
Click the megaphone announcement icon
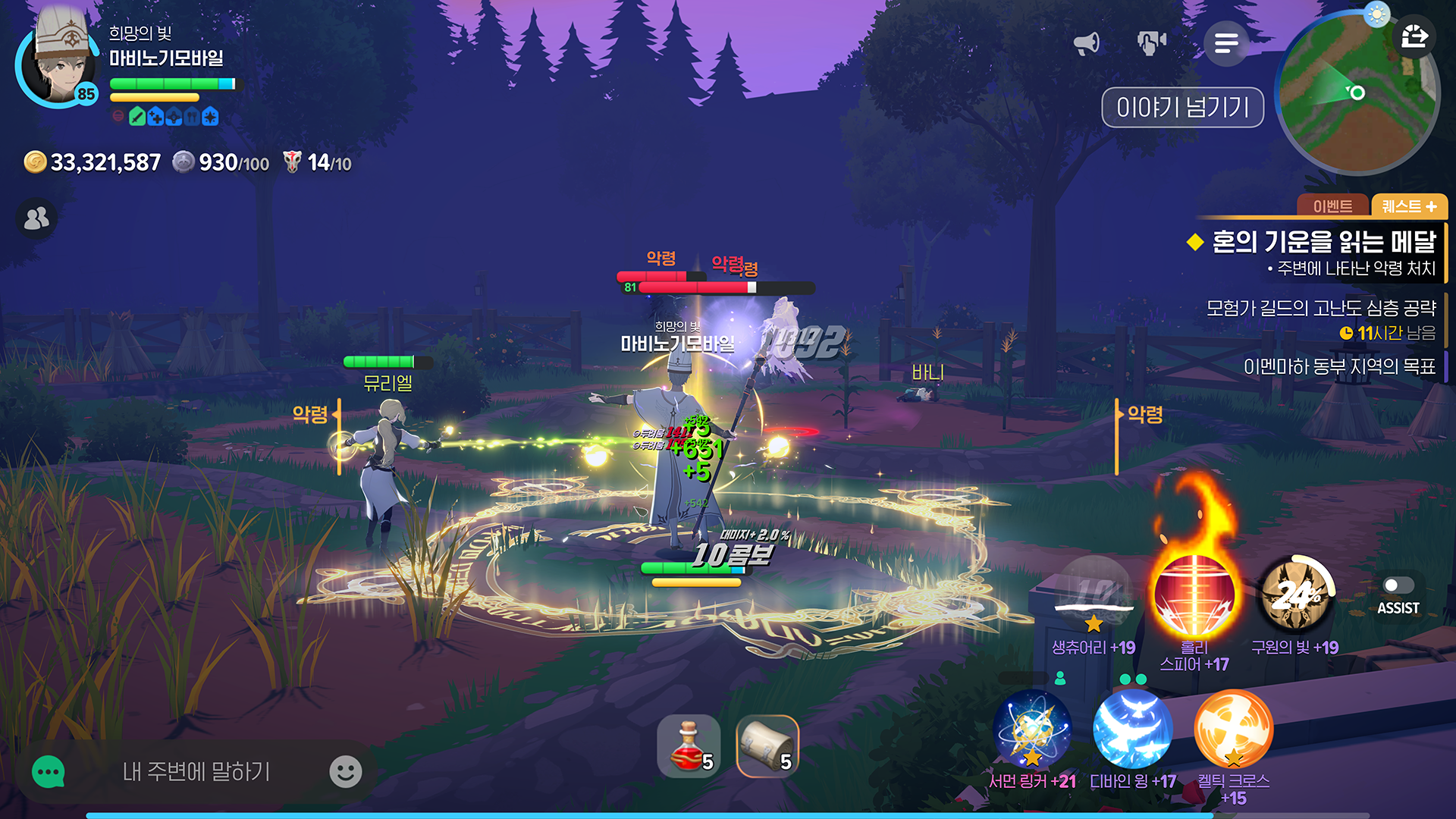pyautogui.click(x=1087, y=43)
